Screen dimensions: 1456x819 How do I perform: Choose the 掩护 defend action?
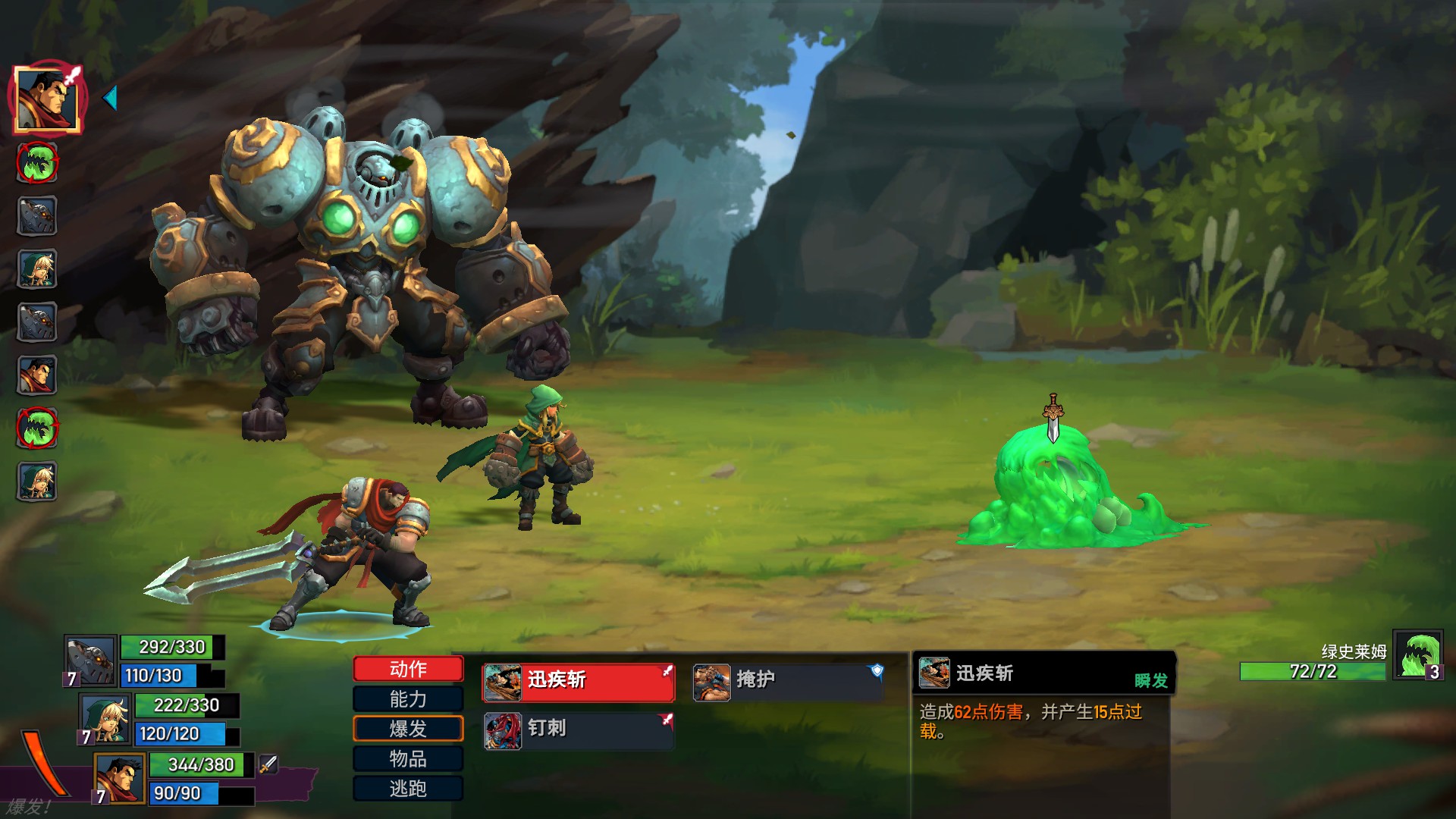click(788, 680)
